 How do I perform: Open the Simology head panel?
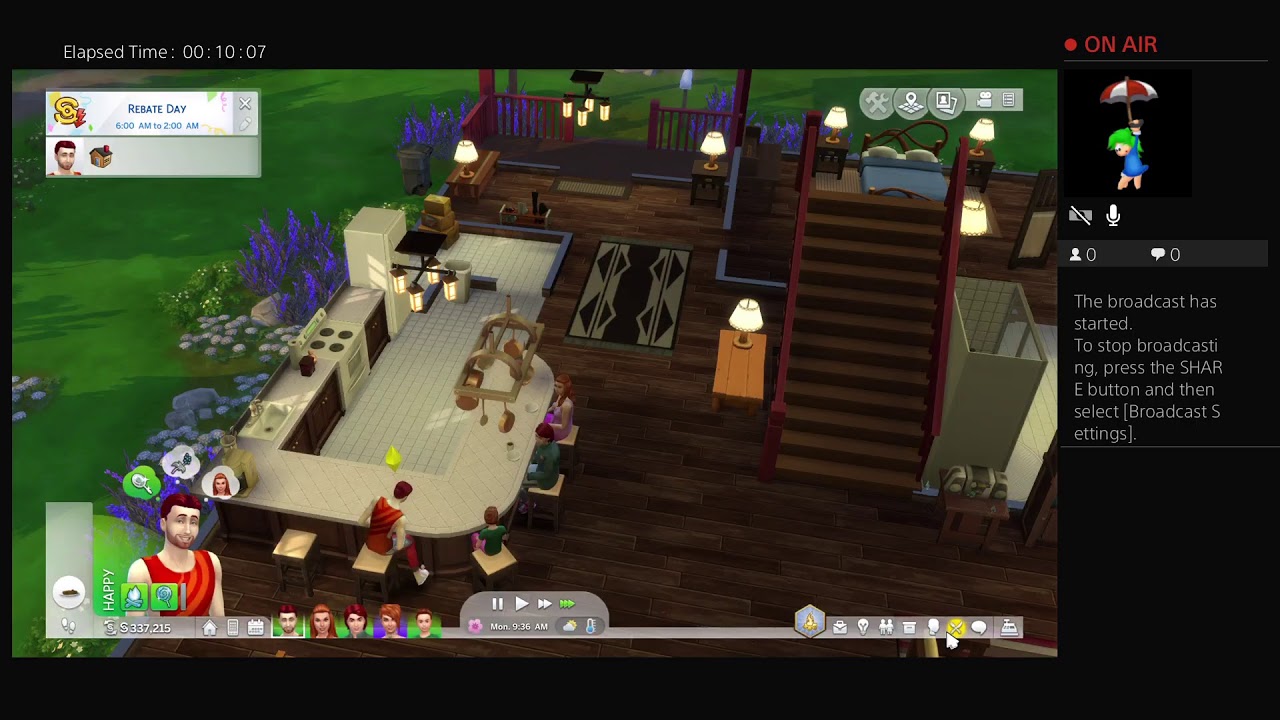pos(933,627)
